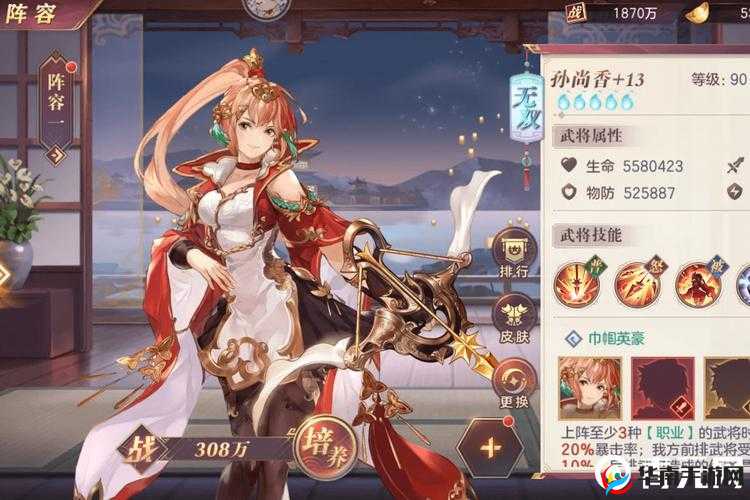The width and height of the screenshot is (750, 500).
Task: Tap the 培养 cultivate button
Action: (325, 444)
